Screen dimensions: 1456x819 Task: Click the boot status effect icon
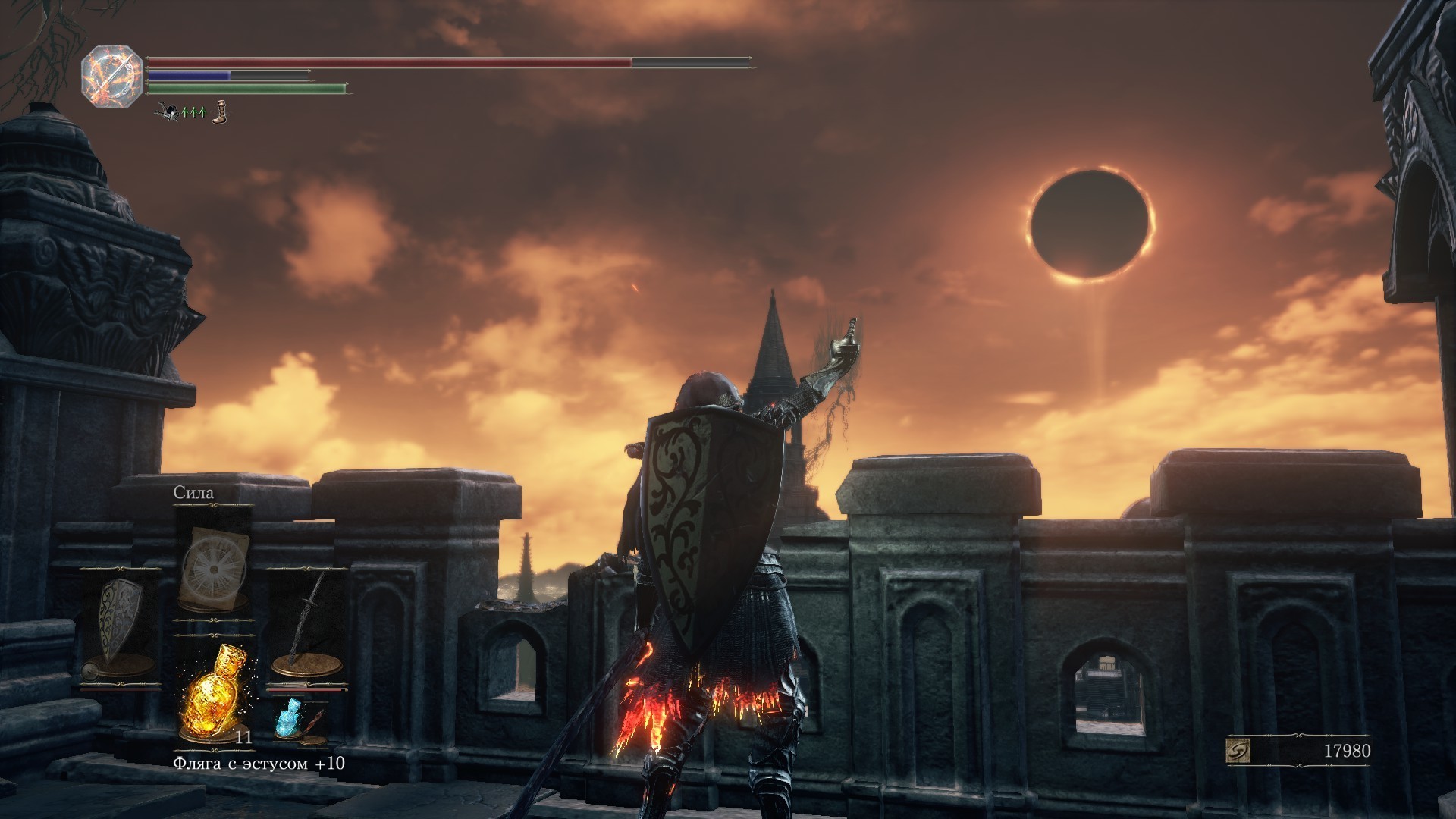[x=219, y=113]
